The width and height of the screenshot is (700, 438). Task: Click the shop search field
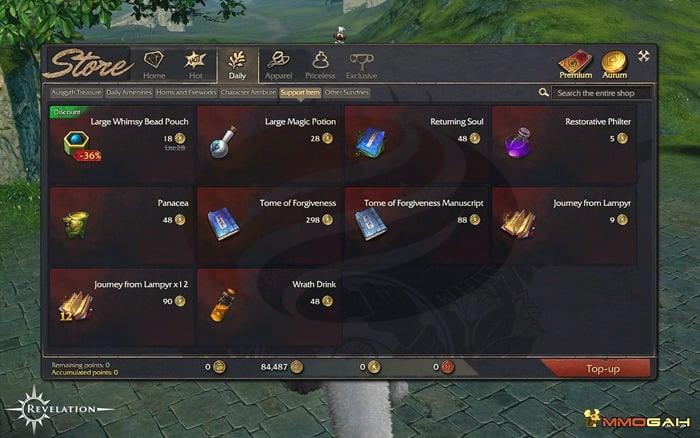[x=602, y=93]
